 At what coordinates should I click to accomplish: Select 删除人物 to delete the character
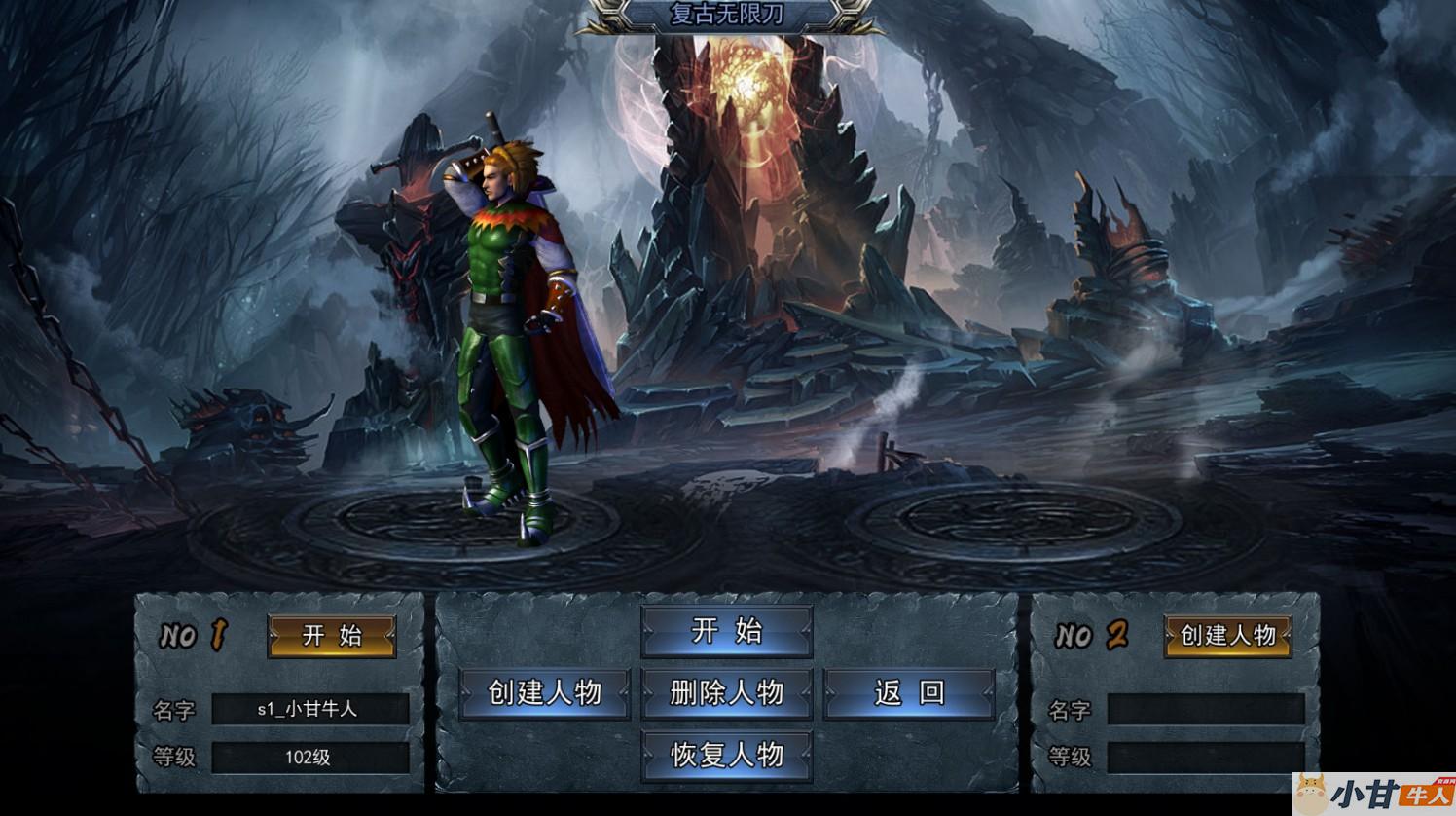click(x=726, y=692)
